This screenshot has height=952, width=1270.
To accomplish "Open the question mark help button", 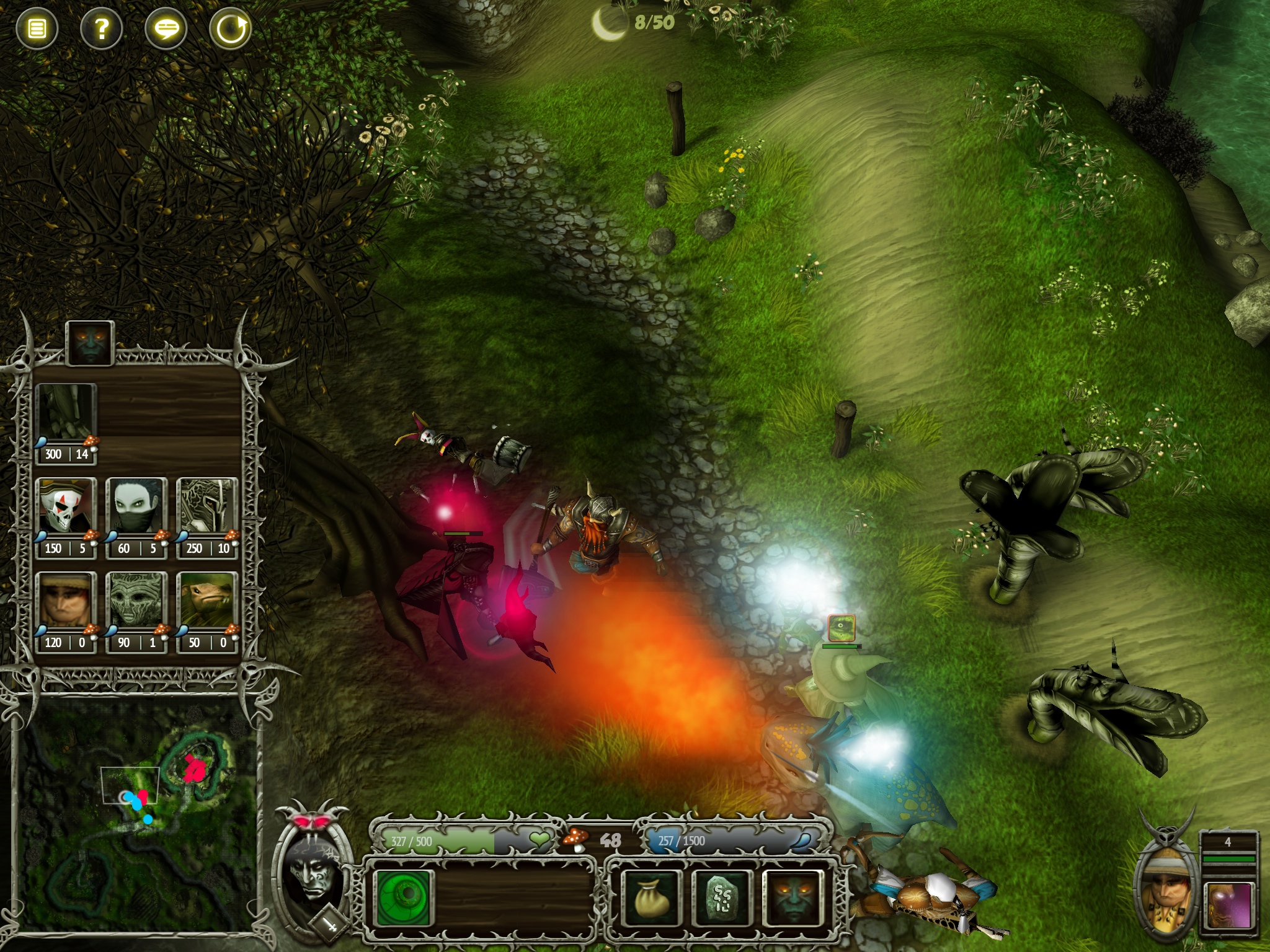I will pos(102,29).
